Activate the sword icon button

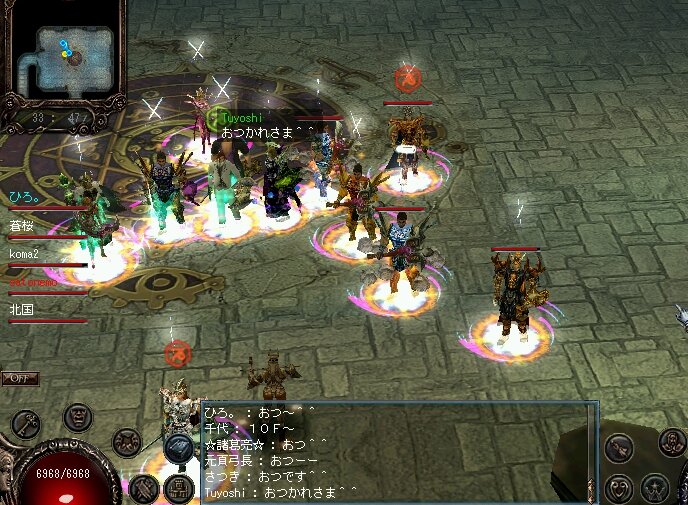pos(619,447)
